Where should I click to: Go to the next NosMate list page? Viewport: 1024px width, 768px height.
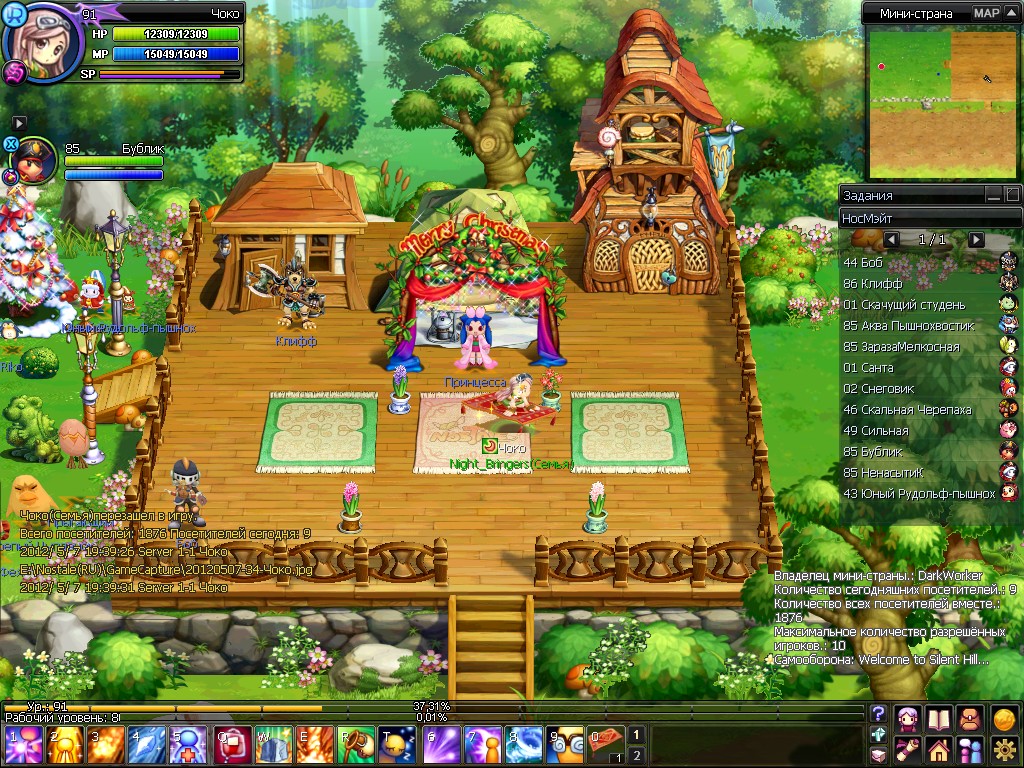click(x=977, y=240)
